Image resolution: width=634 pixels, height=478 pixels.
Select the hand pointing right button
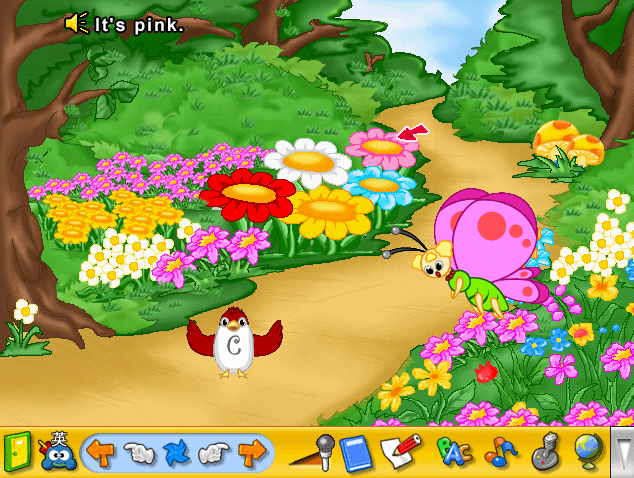[x=214, y=453]
